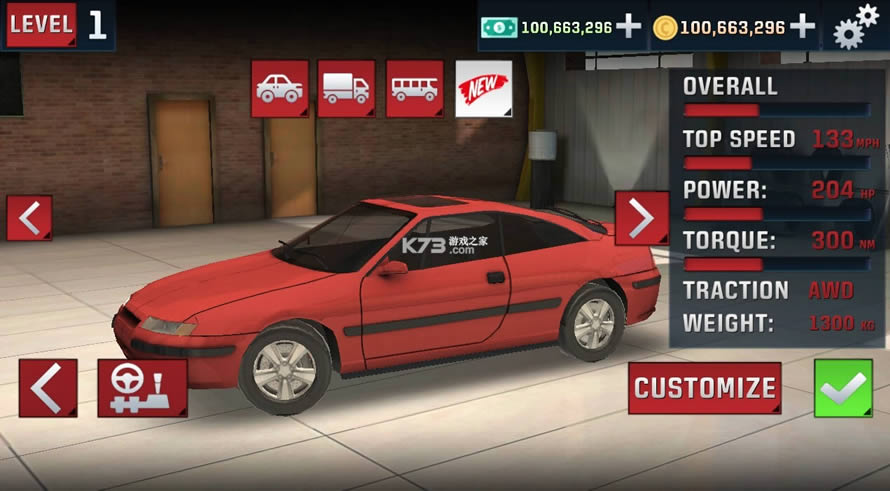
Task: Go back using the bottom-left arrow button
Action: [x=48, y=388]
